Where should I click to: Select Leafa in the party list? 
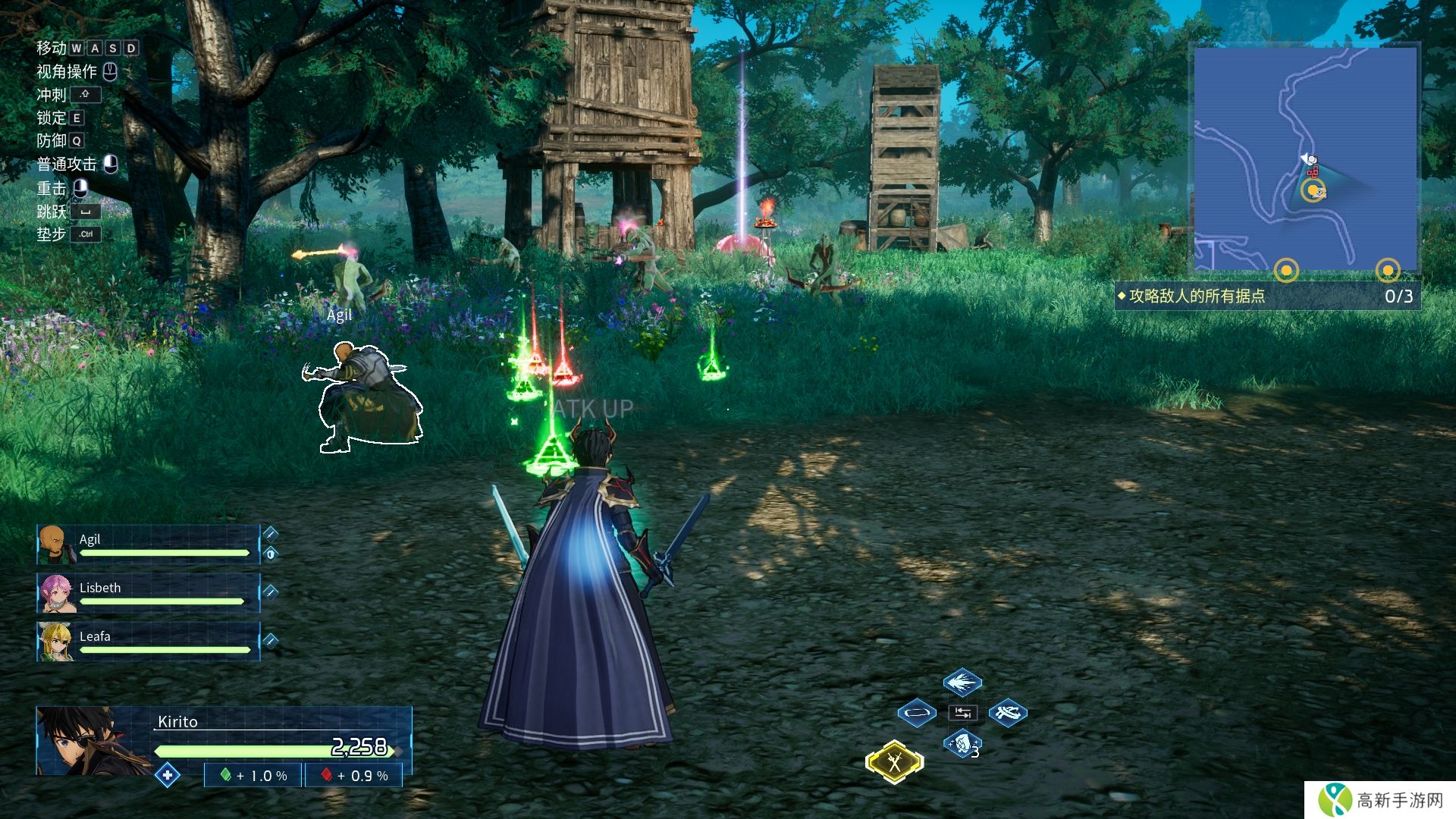point(149,642)
